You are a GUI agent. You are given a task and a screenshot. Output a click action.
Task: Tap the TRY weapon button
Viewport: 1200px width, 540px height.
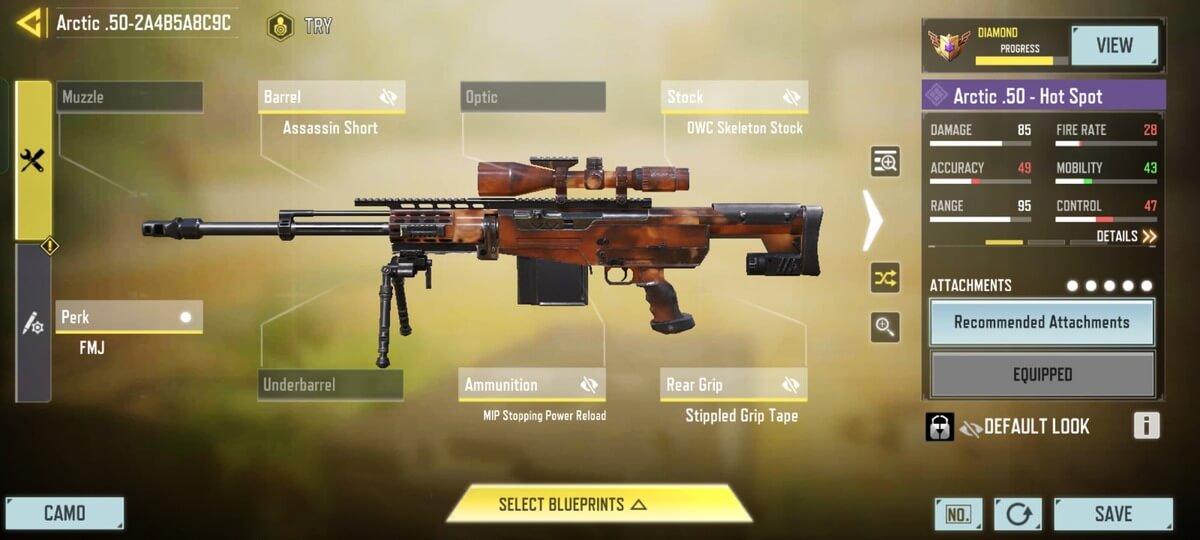300,26
